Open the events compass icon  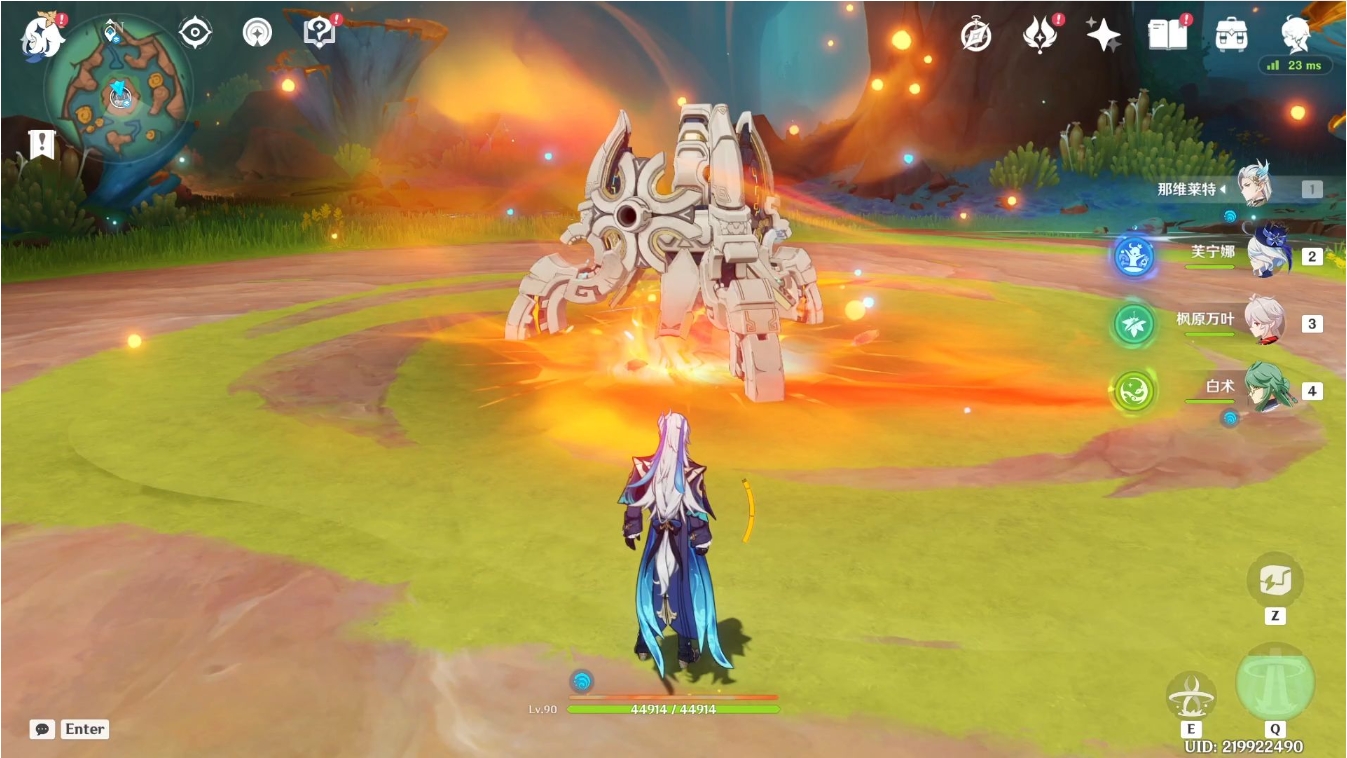976,34
